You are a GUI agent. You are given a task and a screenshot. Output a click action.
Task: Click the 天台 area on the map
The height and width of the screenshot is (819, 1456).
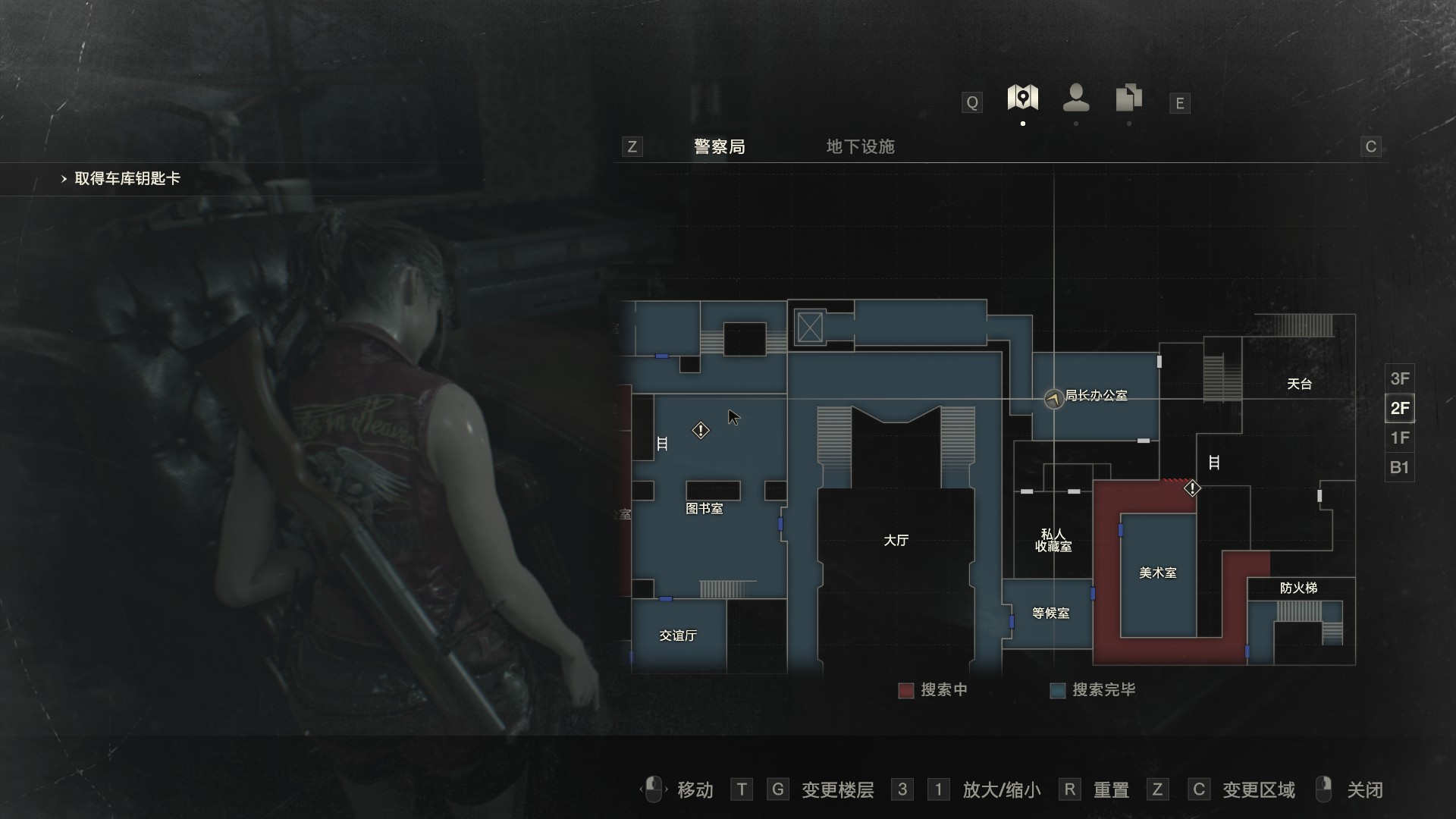[x=1299, y=384]
